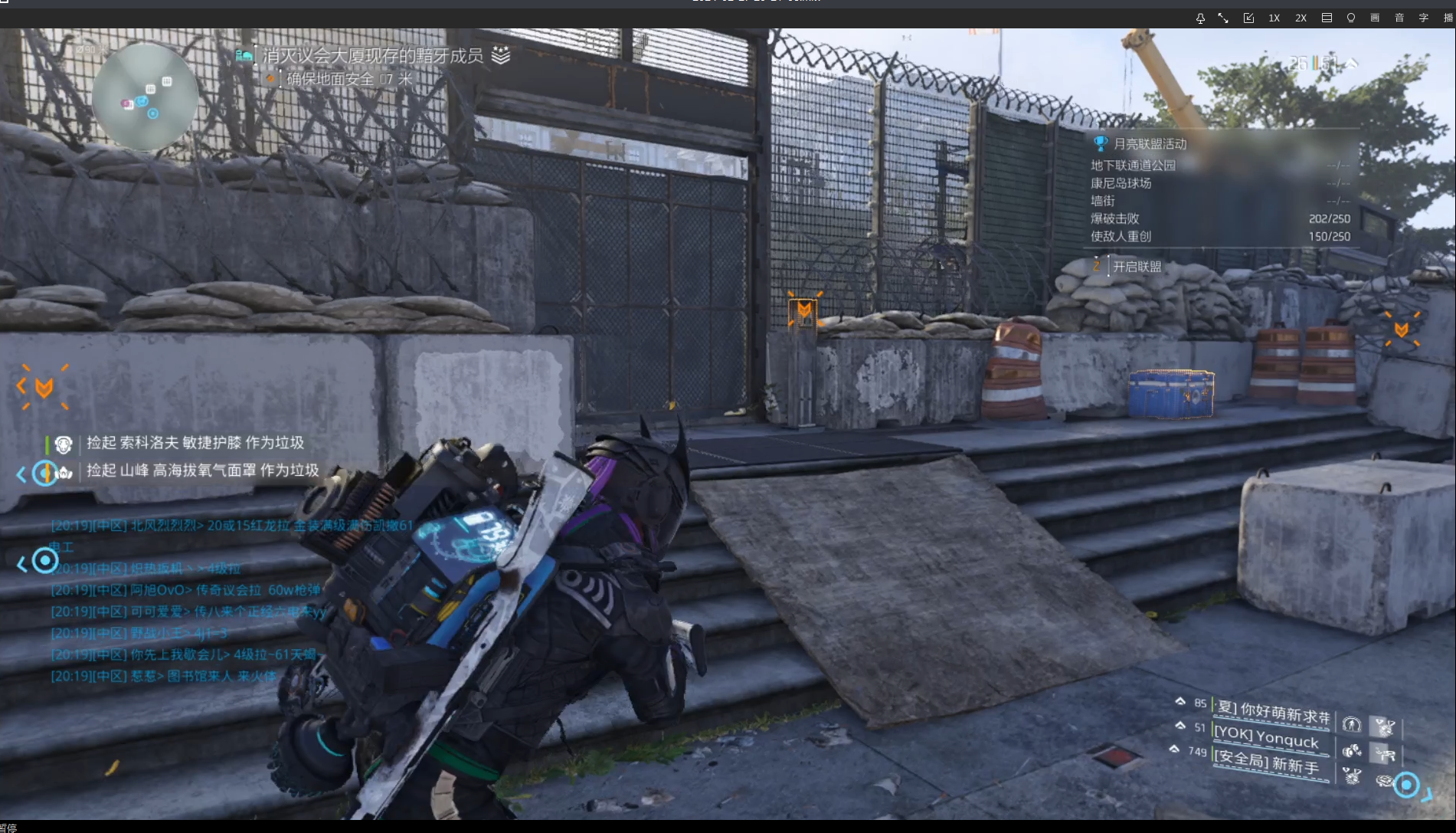Select party member [YOK] Yonquck
Screen dimensions: 1456x833
point(1267,737)
